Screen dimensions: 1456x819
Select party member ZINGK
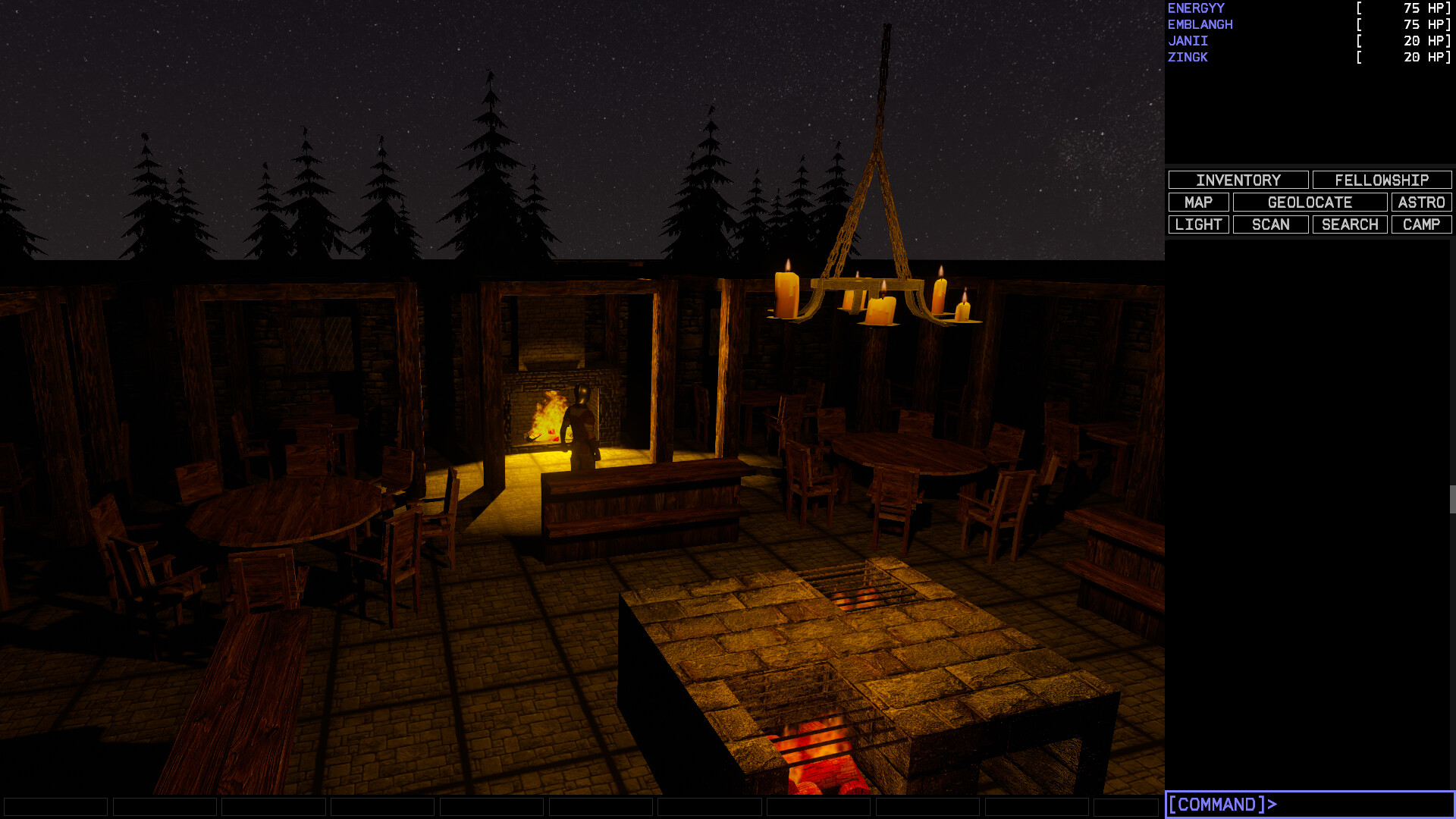(x=1187, y=57)
